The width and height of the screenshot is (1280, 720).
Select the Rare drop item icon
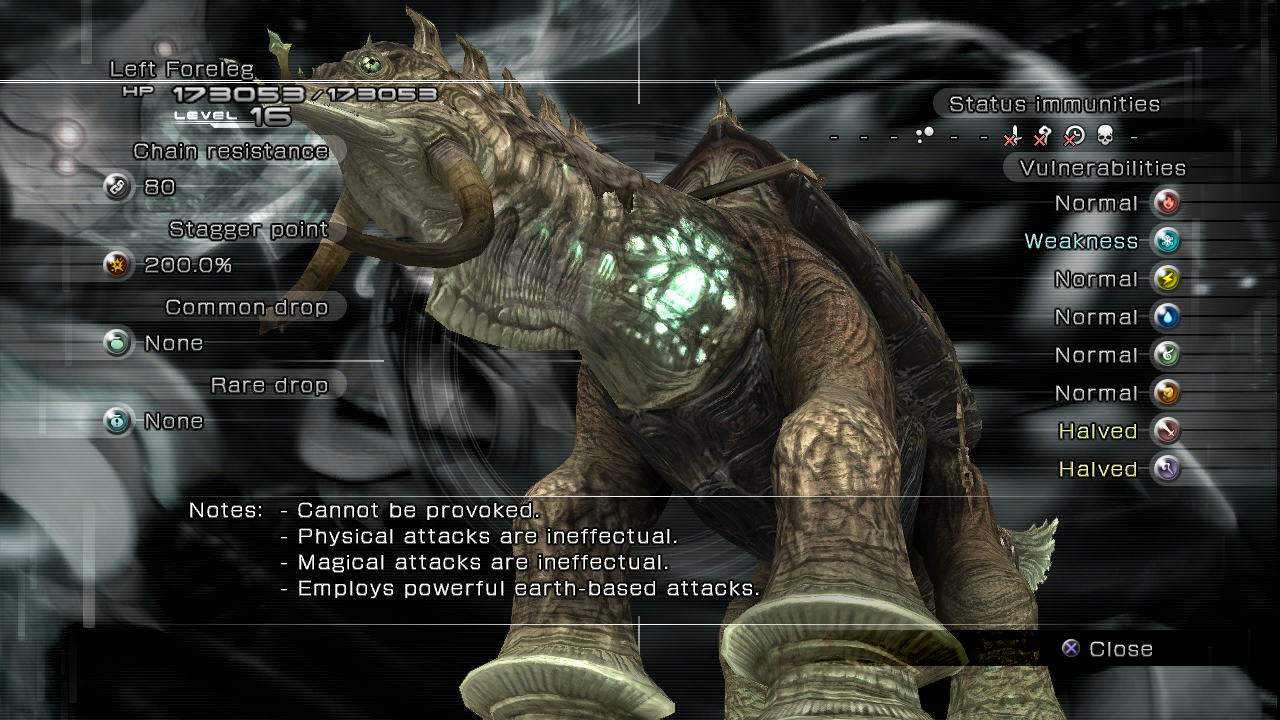[x=118, y=421]
